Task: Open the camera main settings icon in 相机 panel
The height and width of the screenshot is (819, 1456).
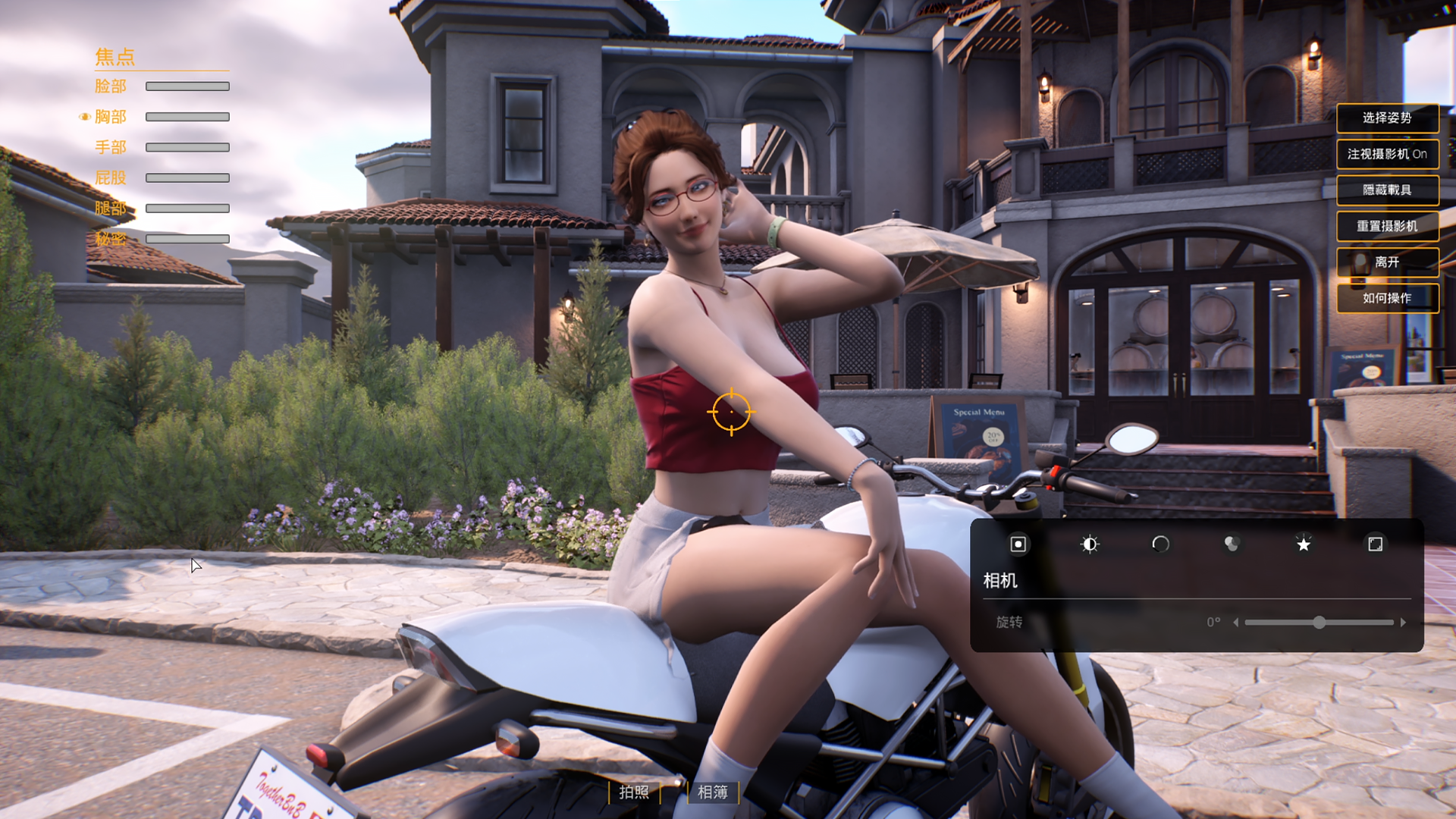Action: 1017,544
